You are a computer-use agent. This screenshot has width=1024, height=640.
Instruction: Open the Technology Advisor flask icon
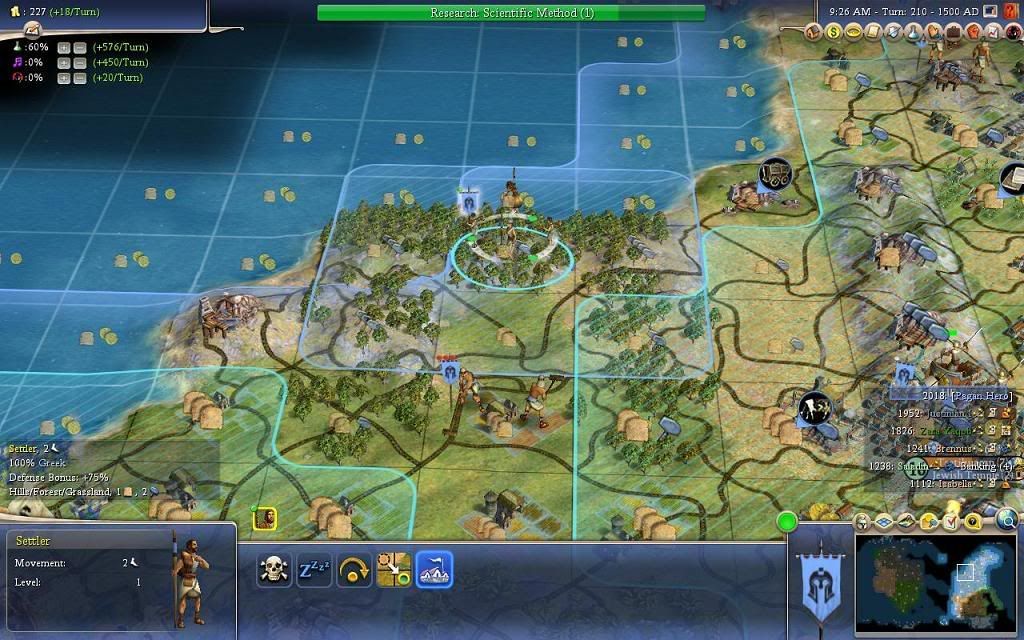point(914,31)
